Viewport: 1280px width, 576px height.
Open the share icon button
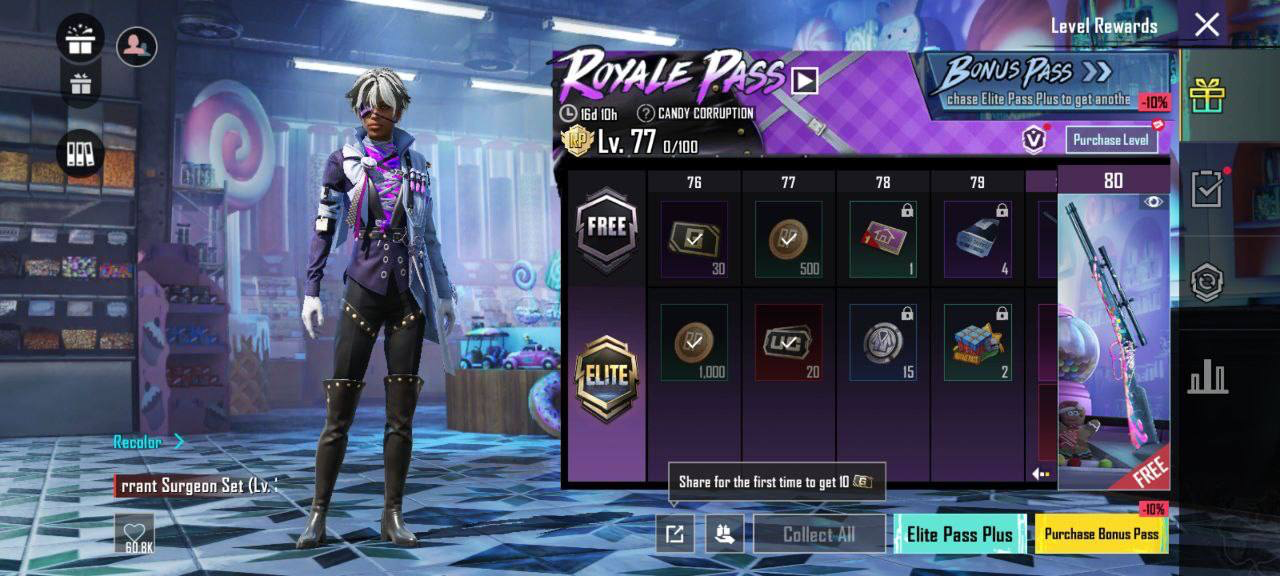pos(675,534)
